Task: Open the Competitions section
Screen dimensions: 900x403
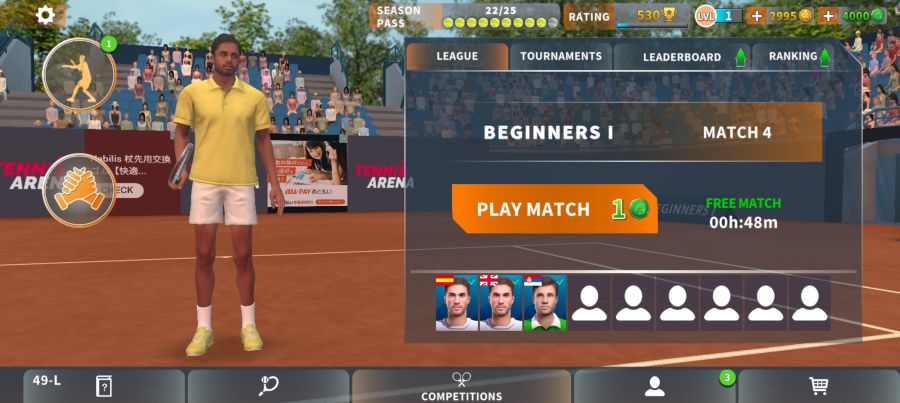Action: [461, 387]
